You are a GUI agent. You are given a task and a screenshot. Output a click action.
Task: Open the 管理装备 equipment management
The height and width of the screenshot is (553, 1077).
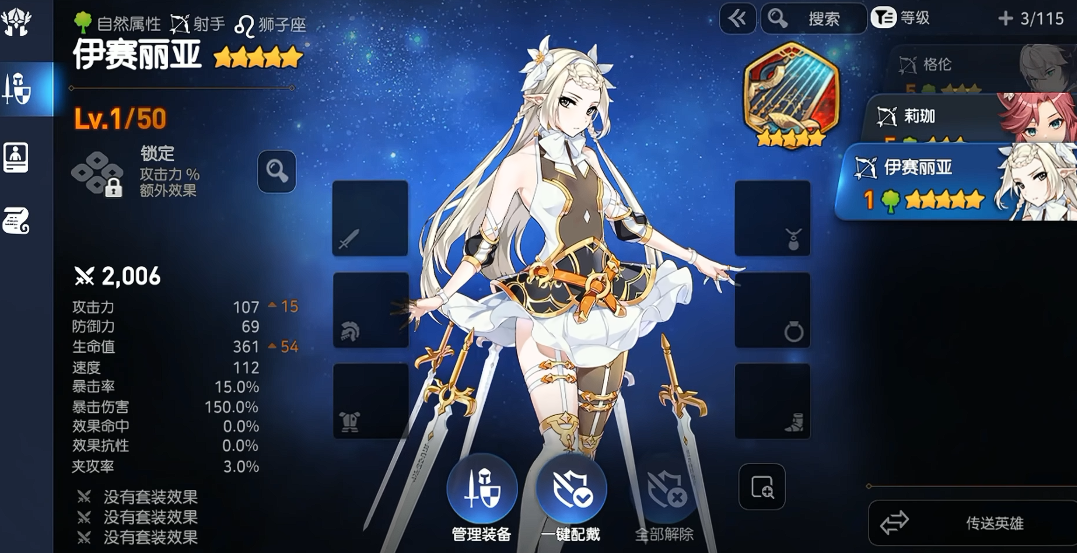481,491
